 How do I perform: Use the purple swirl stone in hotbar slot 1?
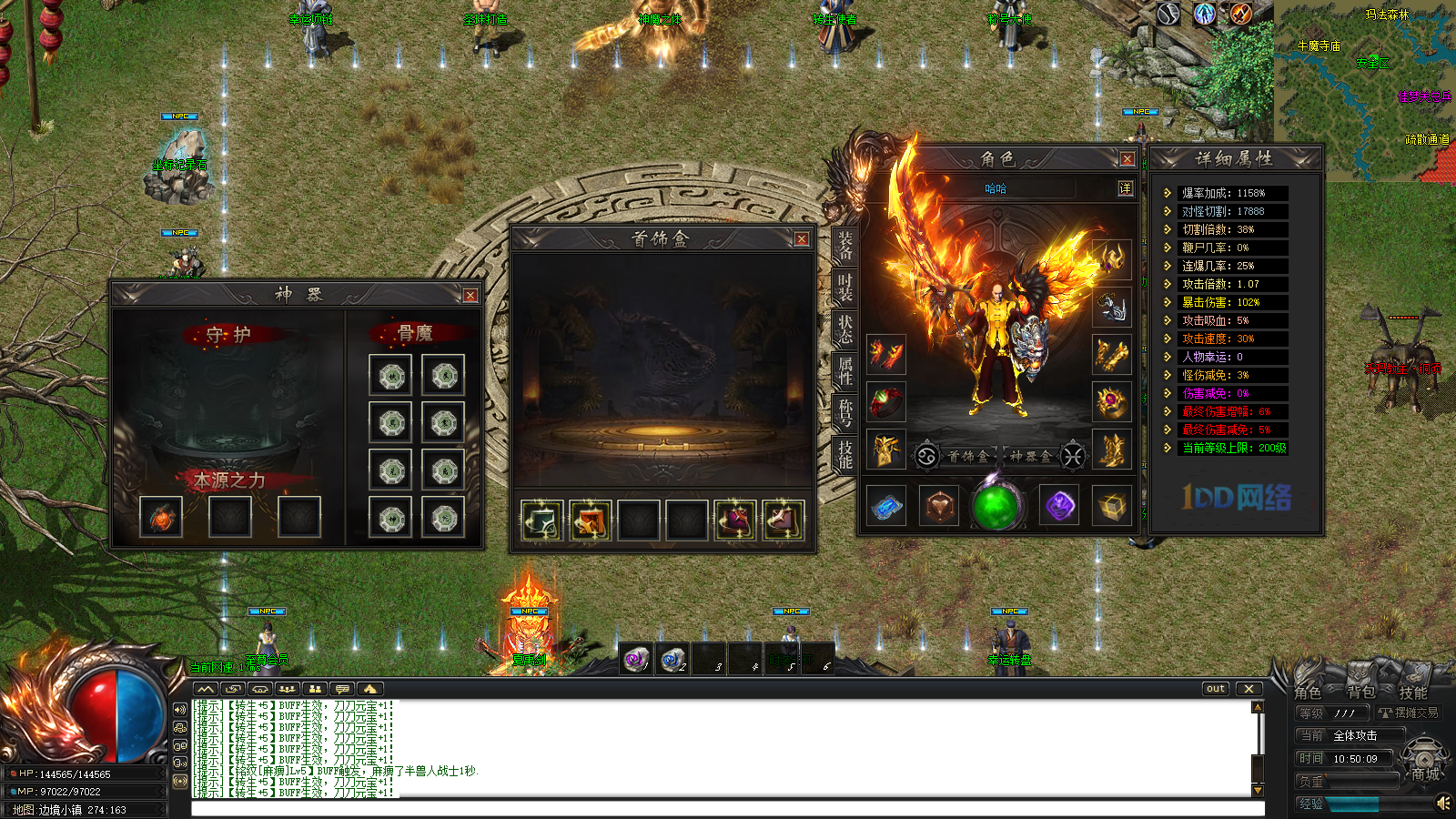click(x=637, y=659)
